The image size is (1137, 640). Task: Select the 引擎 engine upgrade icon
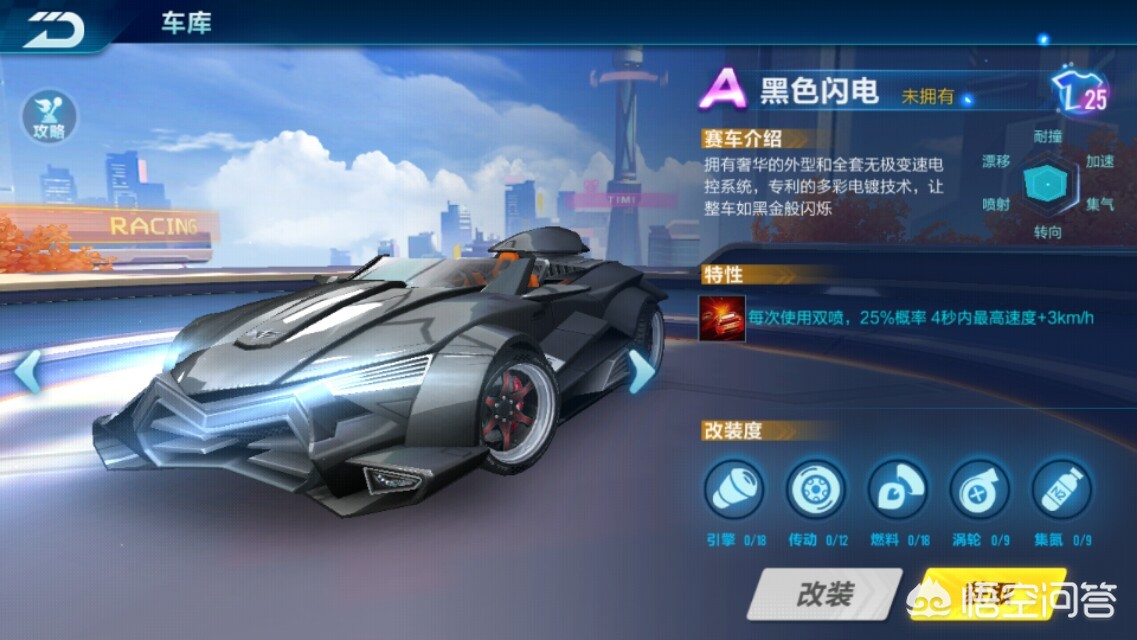point(734,490)
